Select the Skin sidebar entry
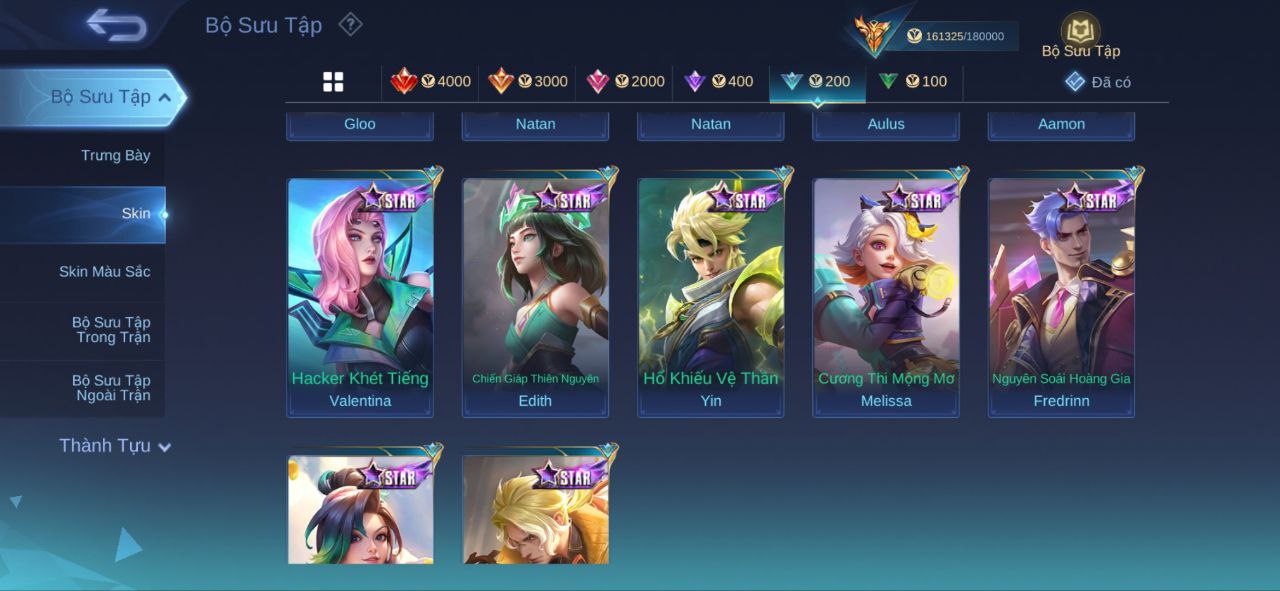This screenshot has width=1280, height=591. pyautogui.click(x=135, y=213)
